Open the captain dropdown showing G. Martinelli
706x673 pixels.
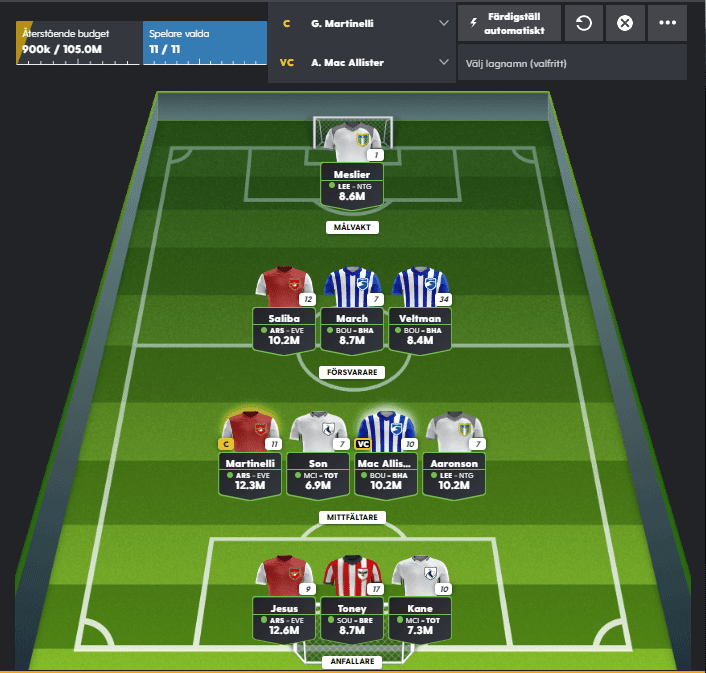click(362, 22)
